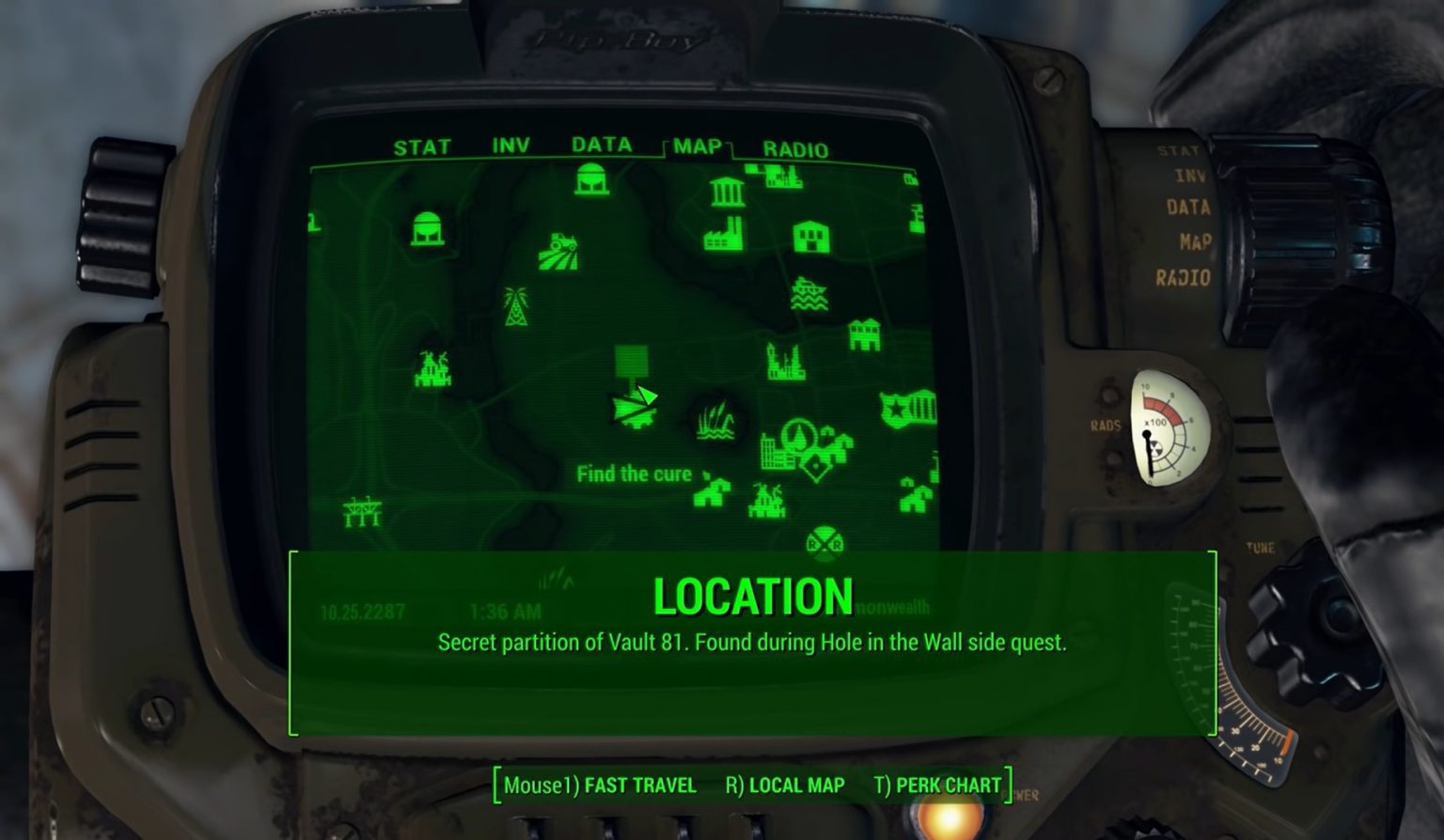Select the MAP tab
This screenshot has height=840, width=1444.
(697, 147)
